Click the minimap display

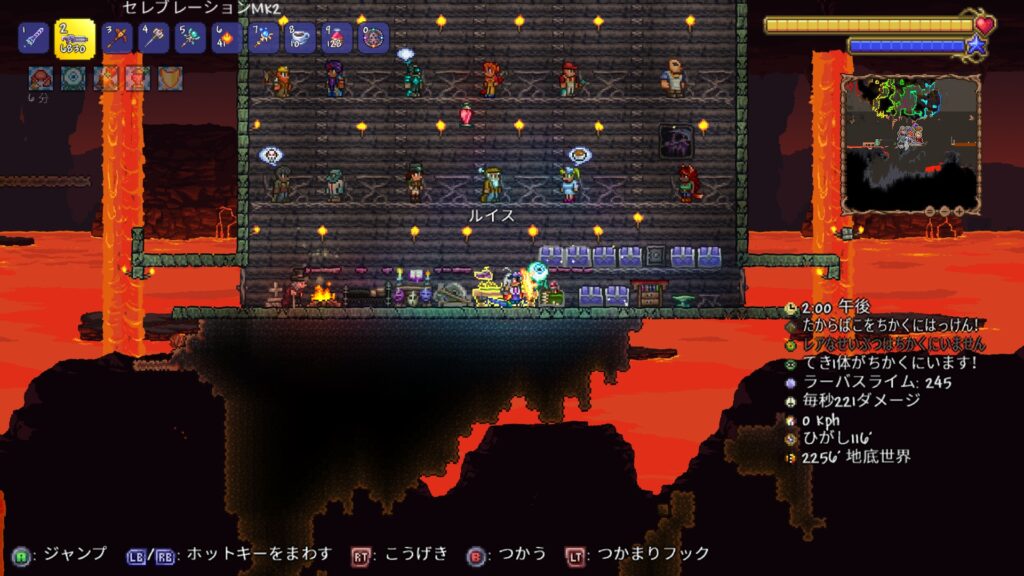click(910, 140)
